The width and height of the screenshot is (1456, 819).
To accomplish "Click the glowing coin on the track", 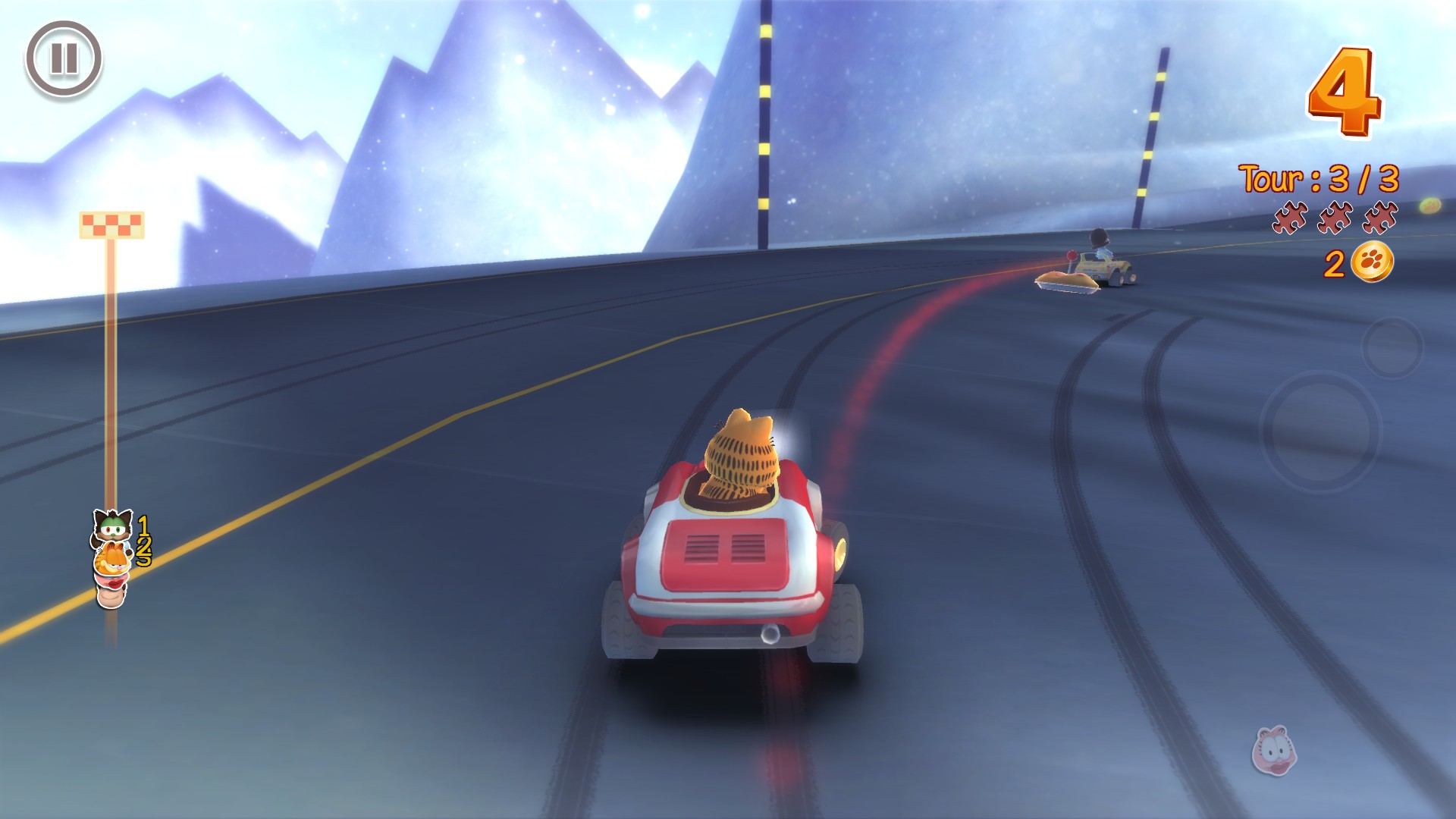I will 1431,206.
